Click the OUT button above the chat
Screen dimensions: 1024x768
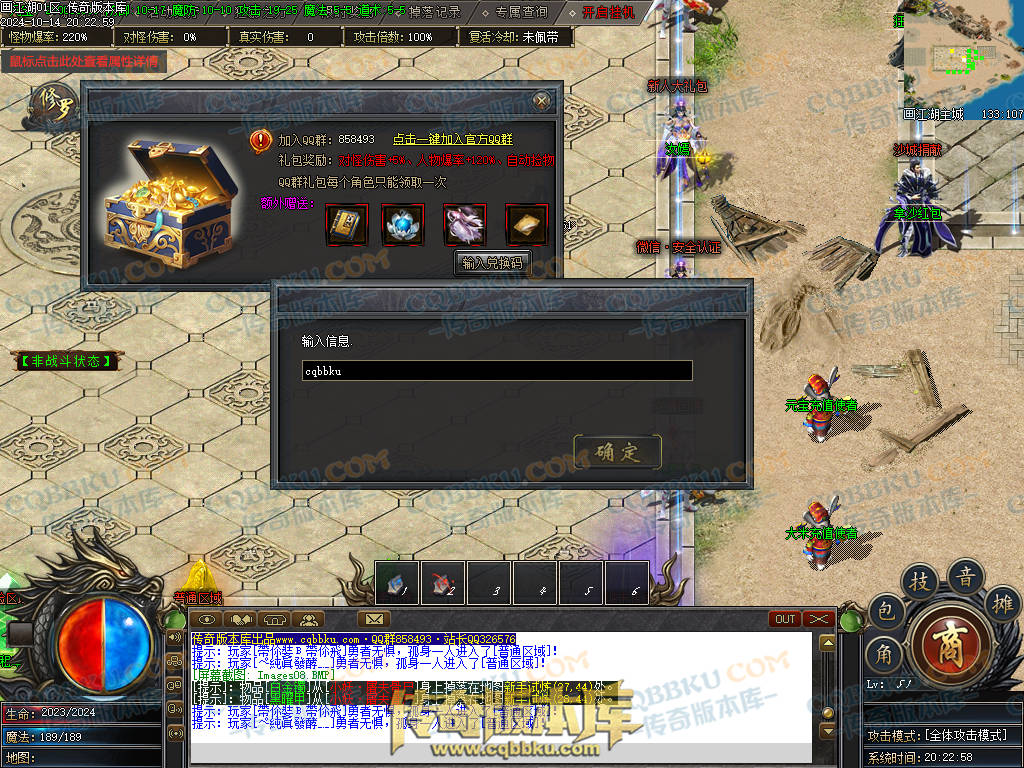click(x=785, y=619)
